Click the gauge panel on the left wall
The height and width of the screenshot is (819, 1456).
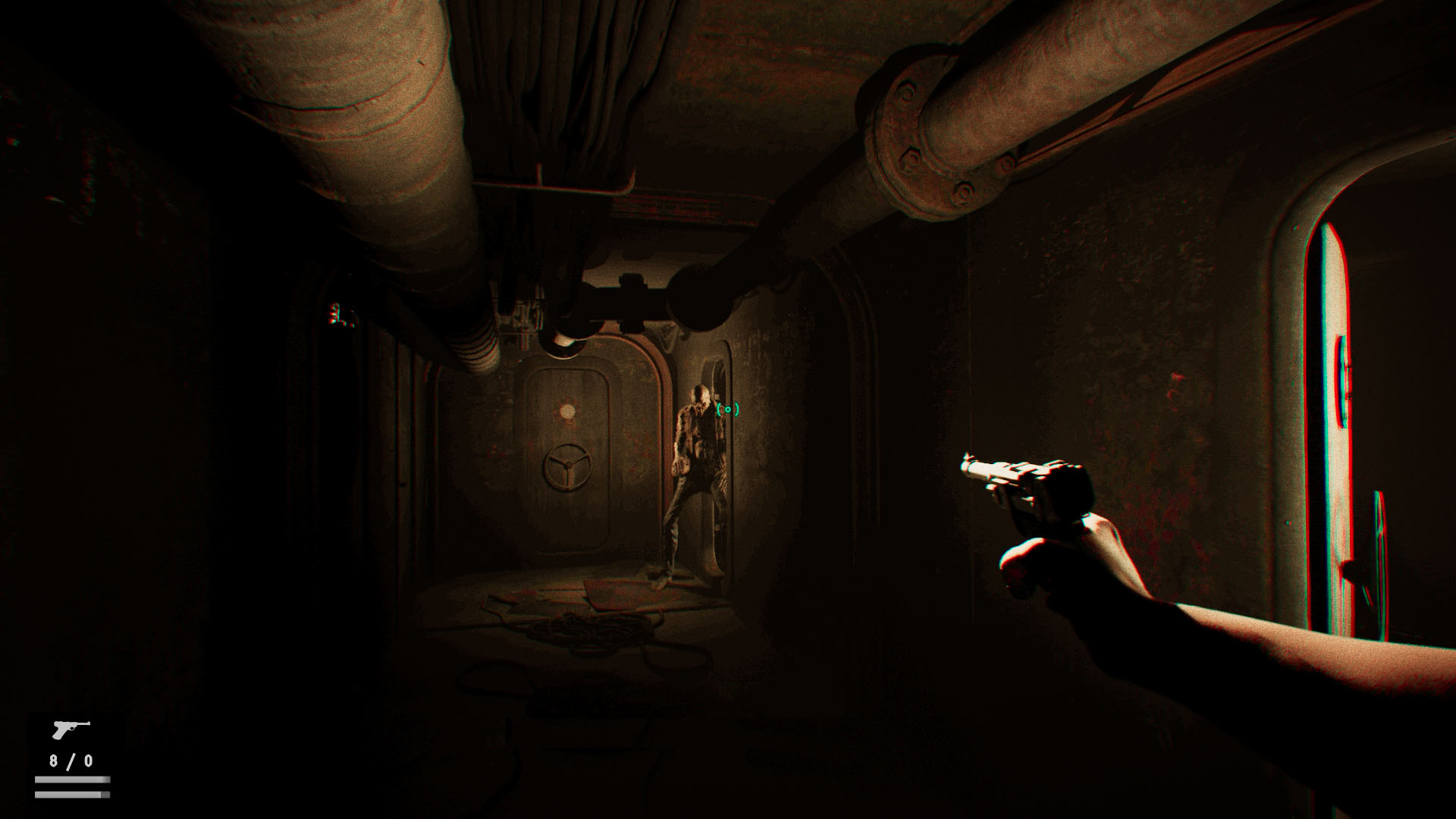(x=340, y=311)
